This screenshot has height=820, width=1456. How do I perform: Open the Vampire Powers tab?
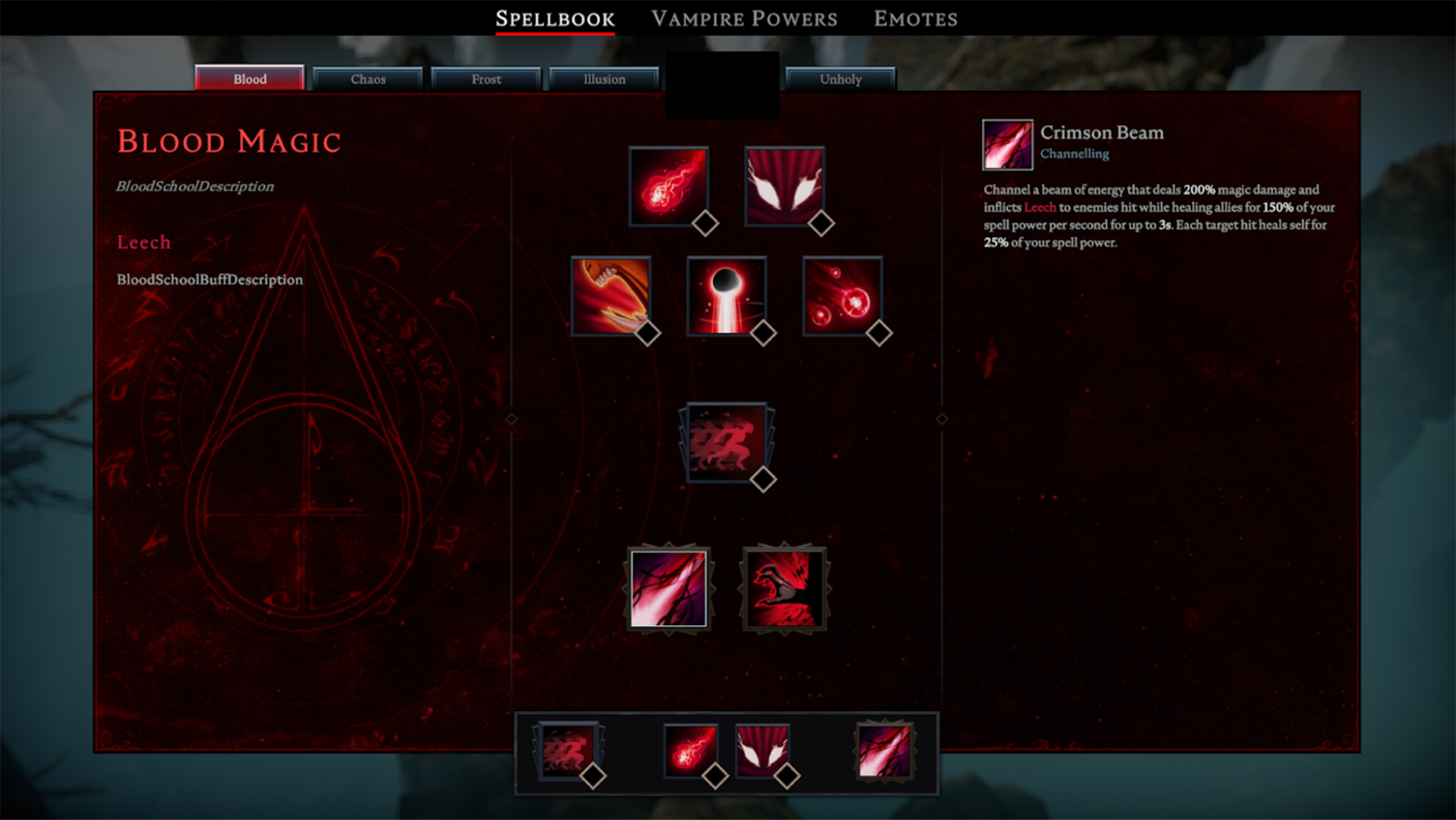[x=744, y=19]
